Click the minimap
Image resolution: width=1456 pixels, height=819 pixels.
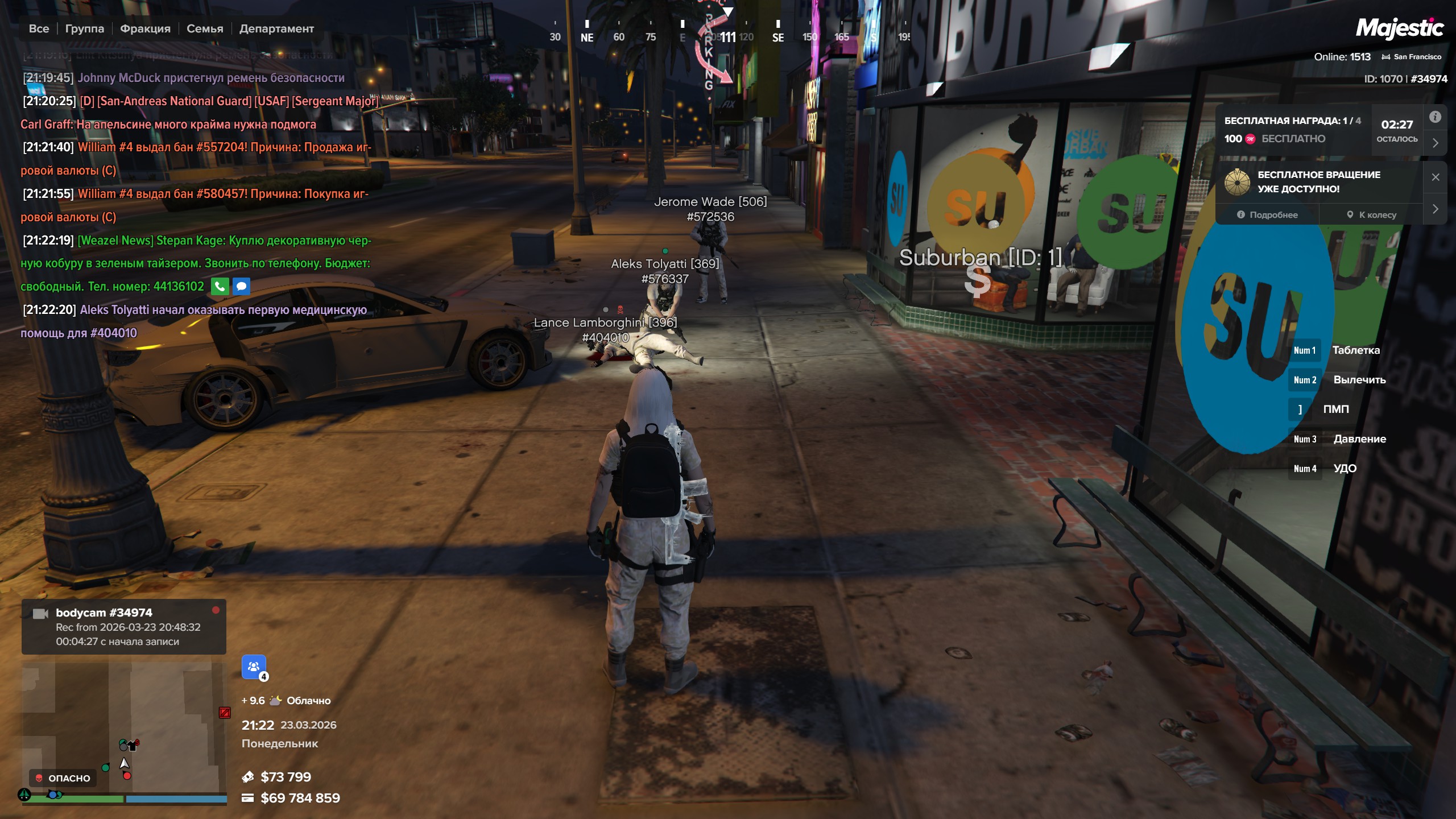[124, 728]
